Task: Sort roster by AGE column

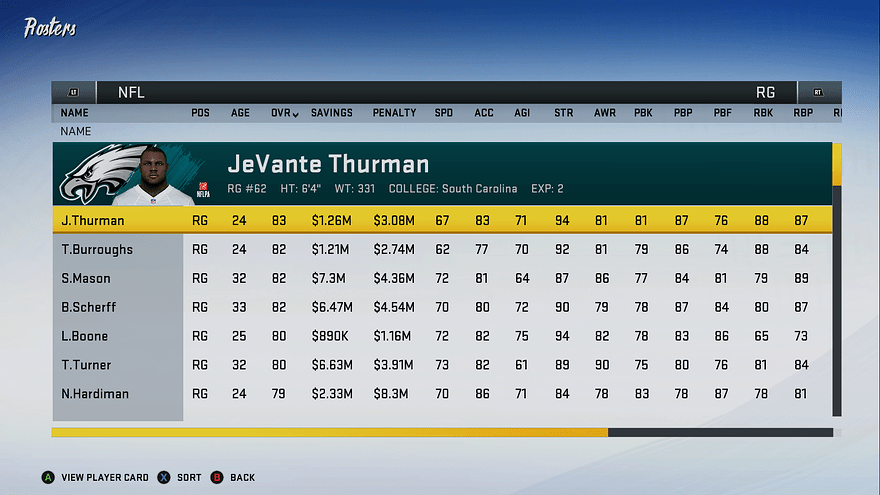Action: point(241,113)
